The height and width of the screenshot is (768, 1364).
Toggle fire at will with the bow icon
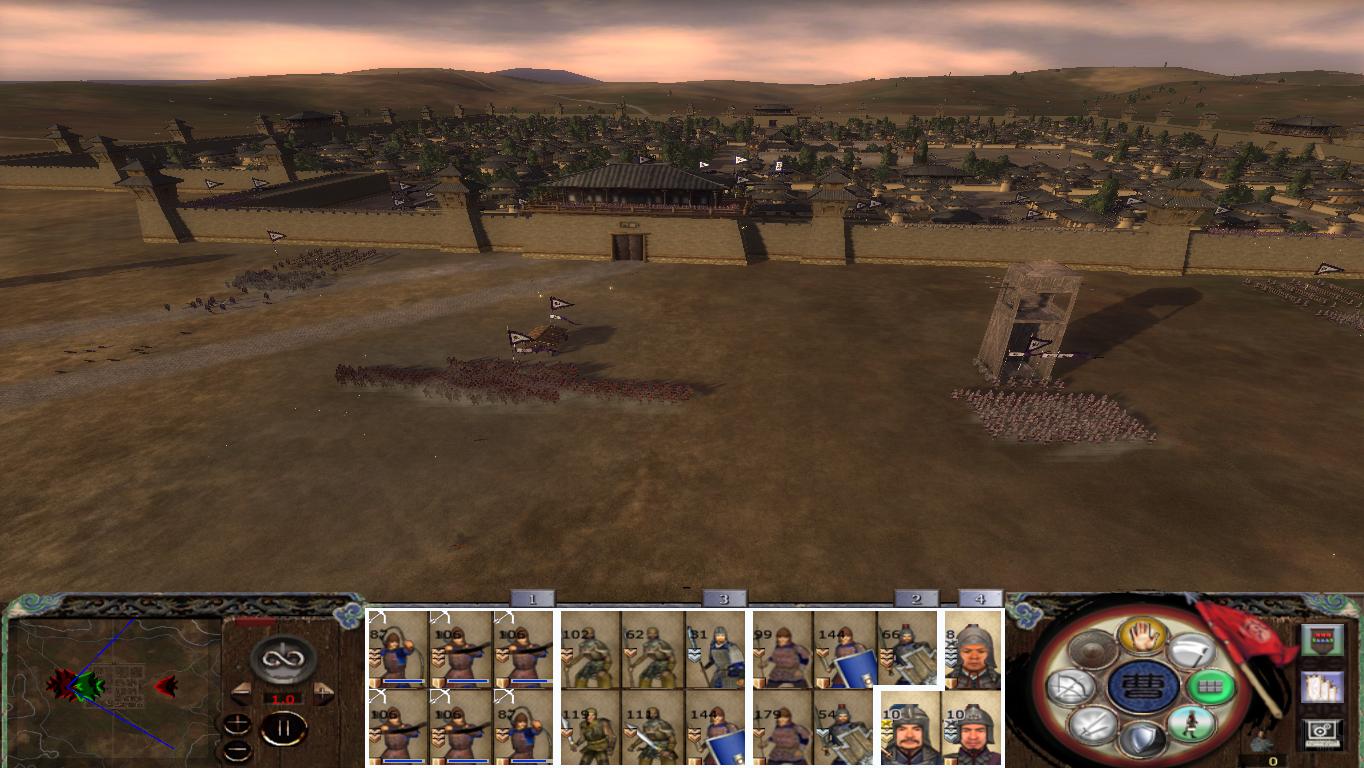point(1070,686)
